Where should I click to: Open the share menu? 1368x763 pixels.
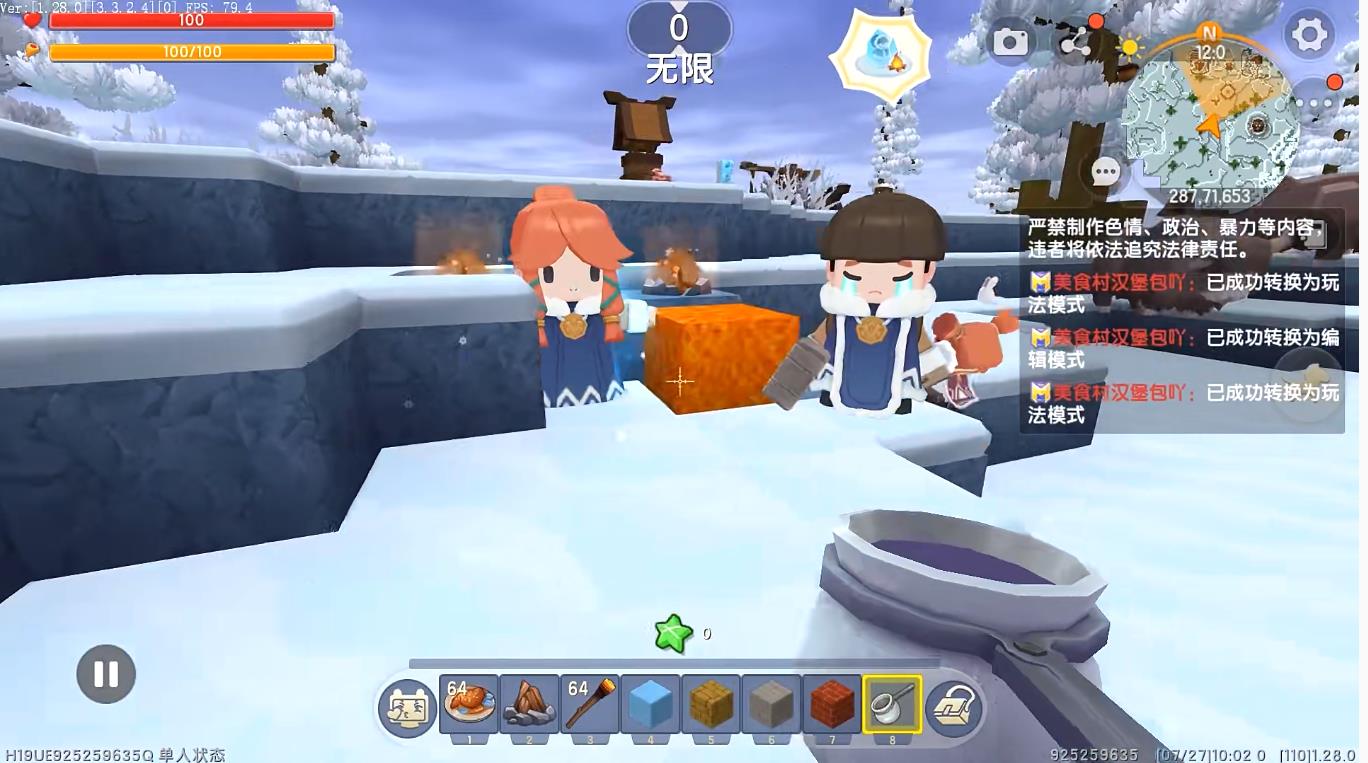pyautogui.click(x=1075, y=41)
